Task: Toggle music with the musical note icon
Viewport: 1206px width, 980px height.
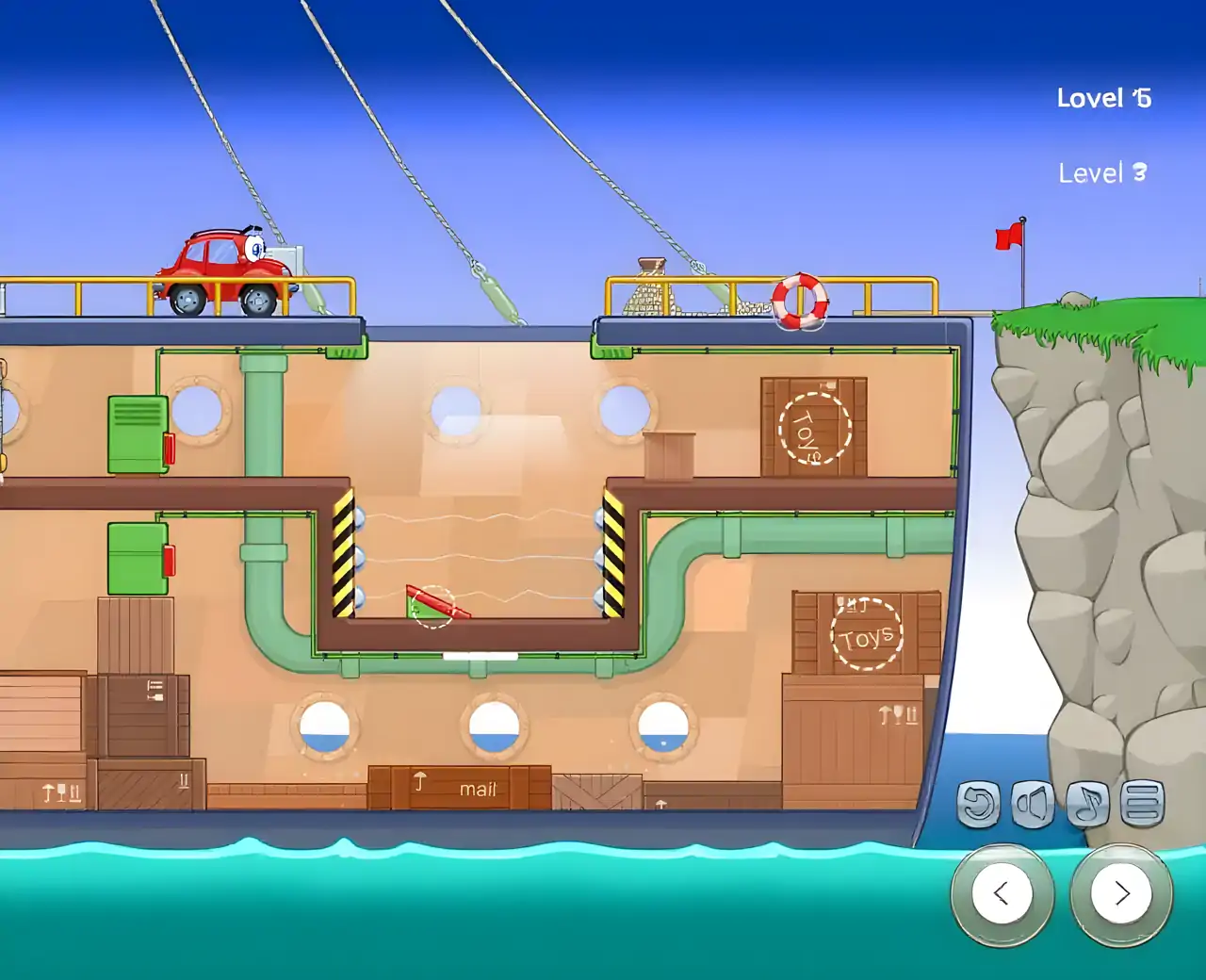Action: 1087,804
